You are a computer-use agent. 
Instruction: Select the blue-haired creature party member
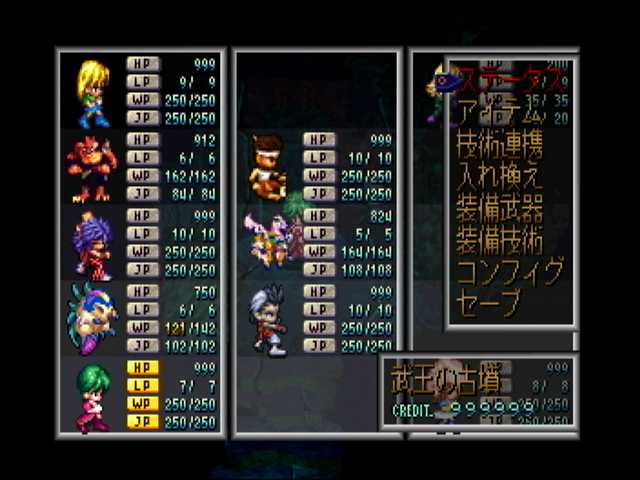click(92, 320)
